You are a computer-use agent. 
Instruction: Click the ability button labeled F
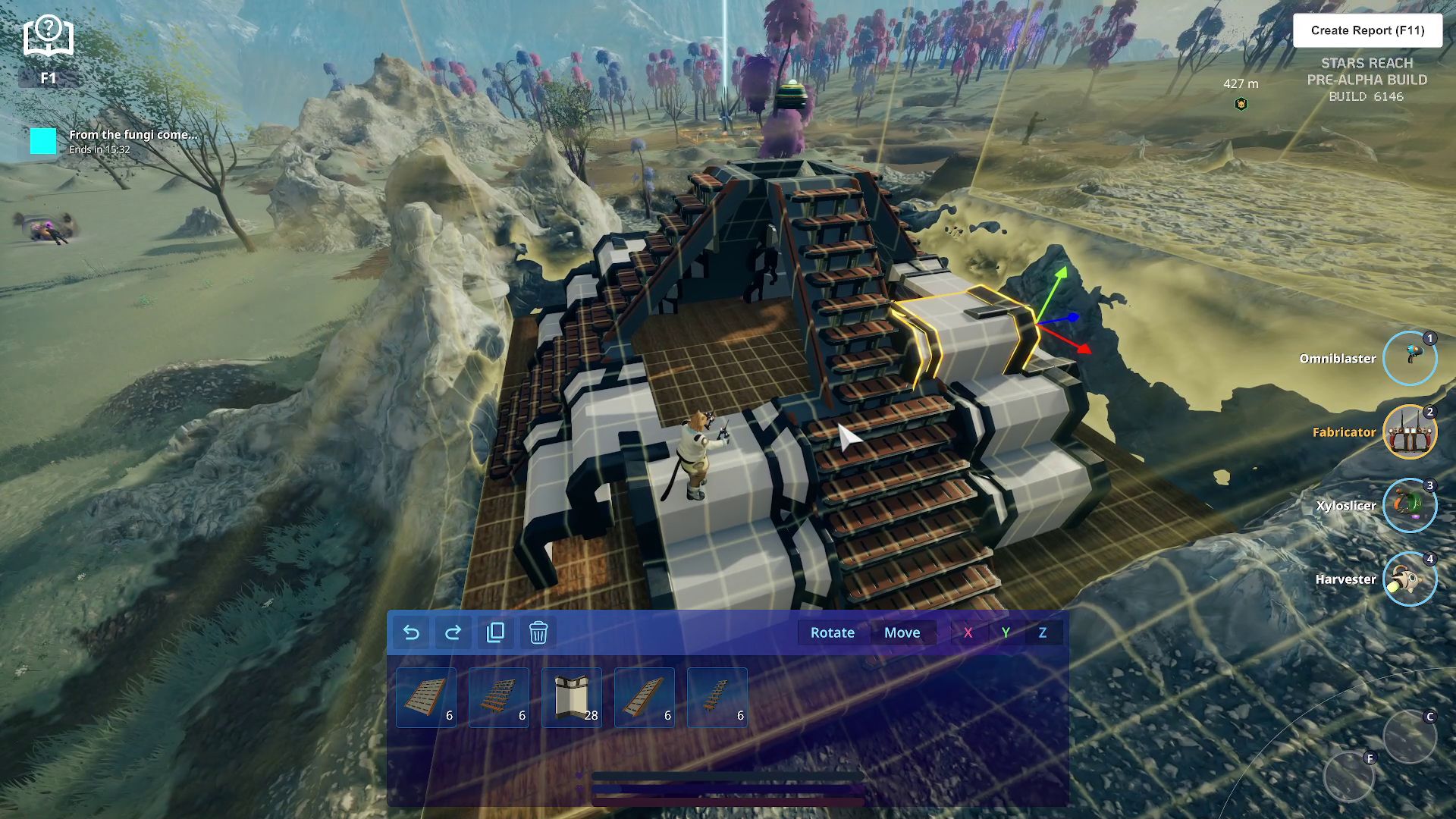click(1348, 777)
